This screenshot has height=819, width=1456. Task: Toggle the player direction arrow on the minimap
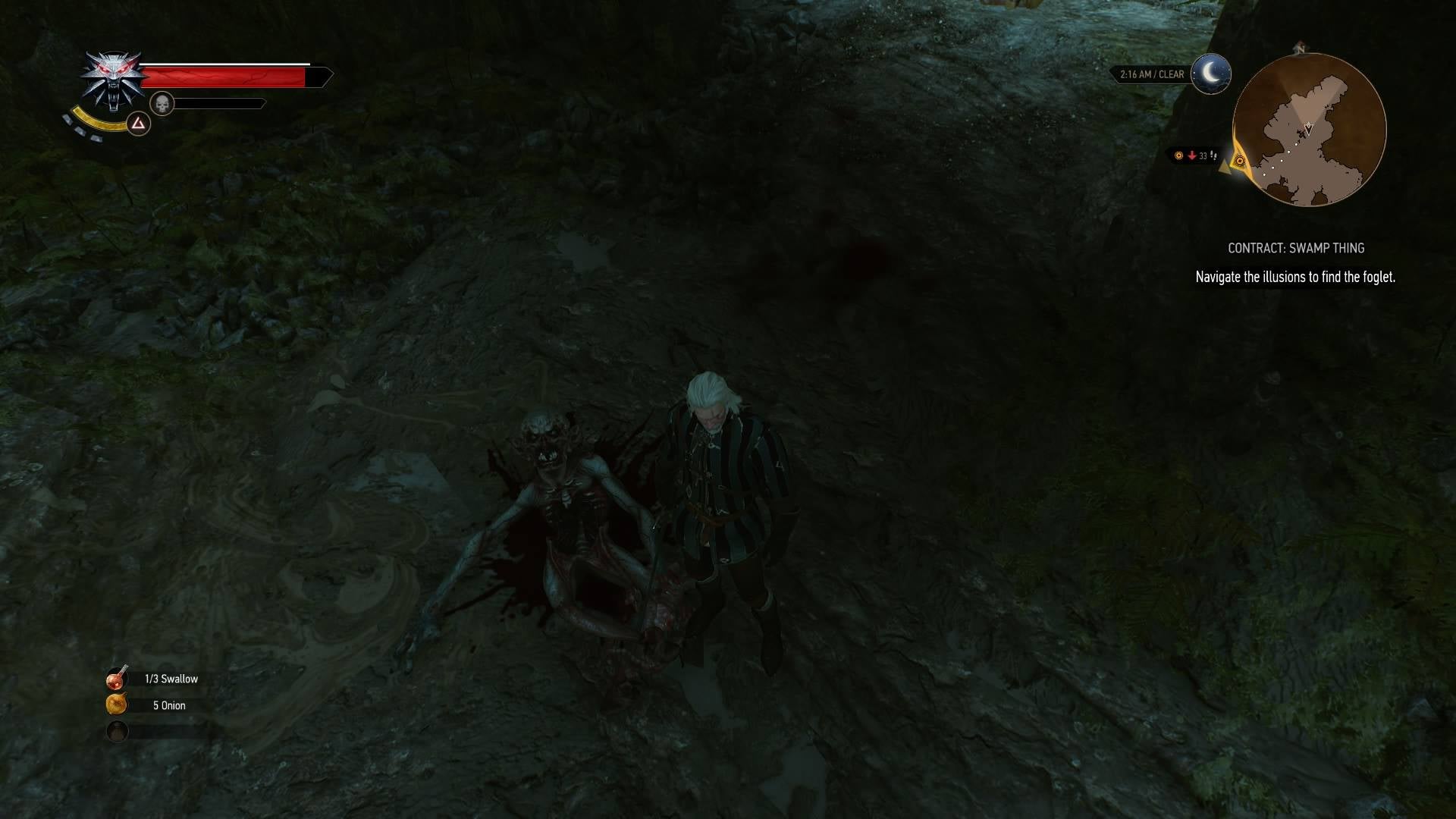click(x=1308, y=128)
